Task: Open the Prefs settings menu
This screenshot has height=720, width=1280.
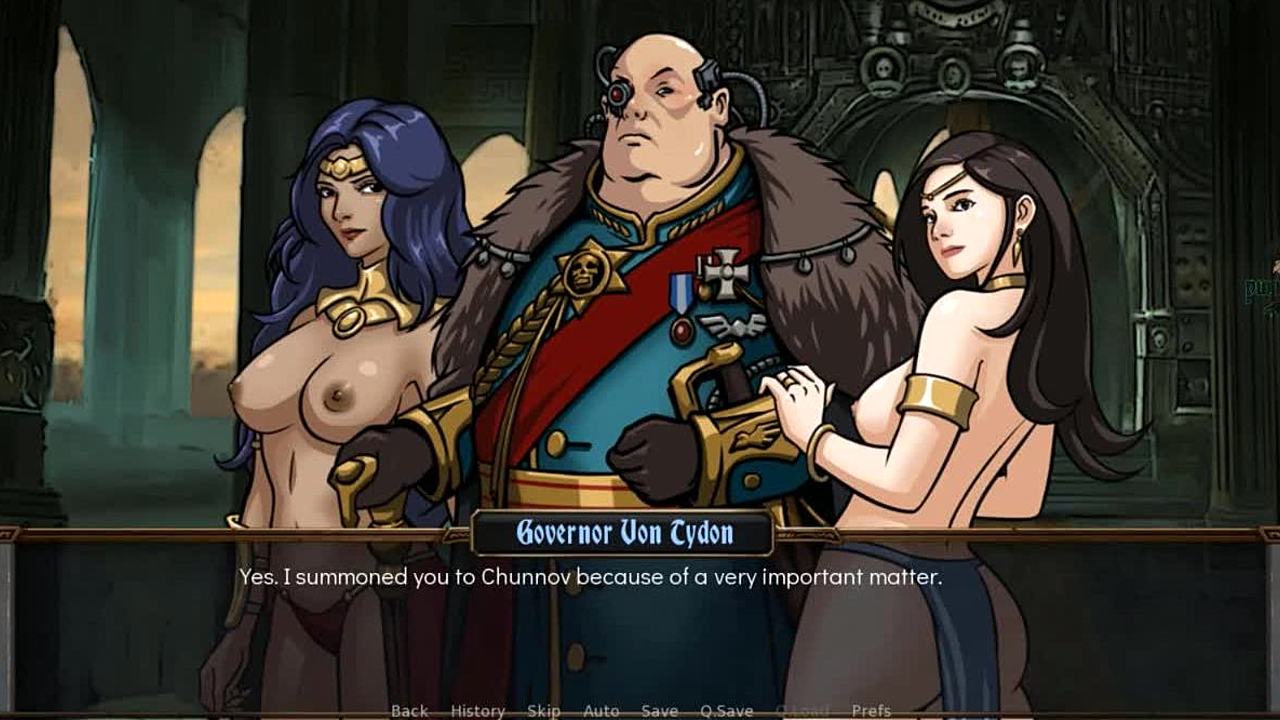Action: [x=871, y=711]
